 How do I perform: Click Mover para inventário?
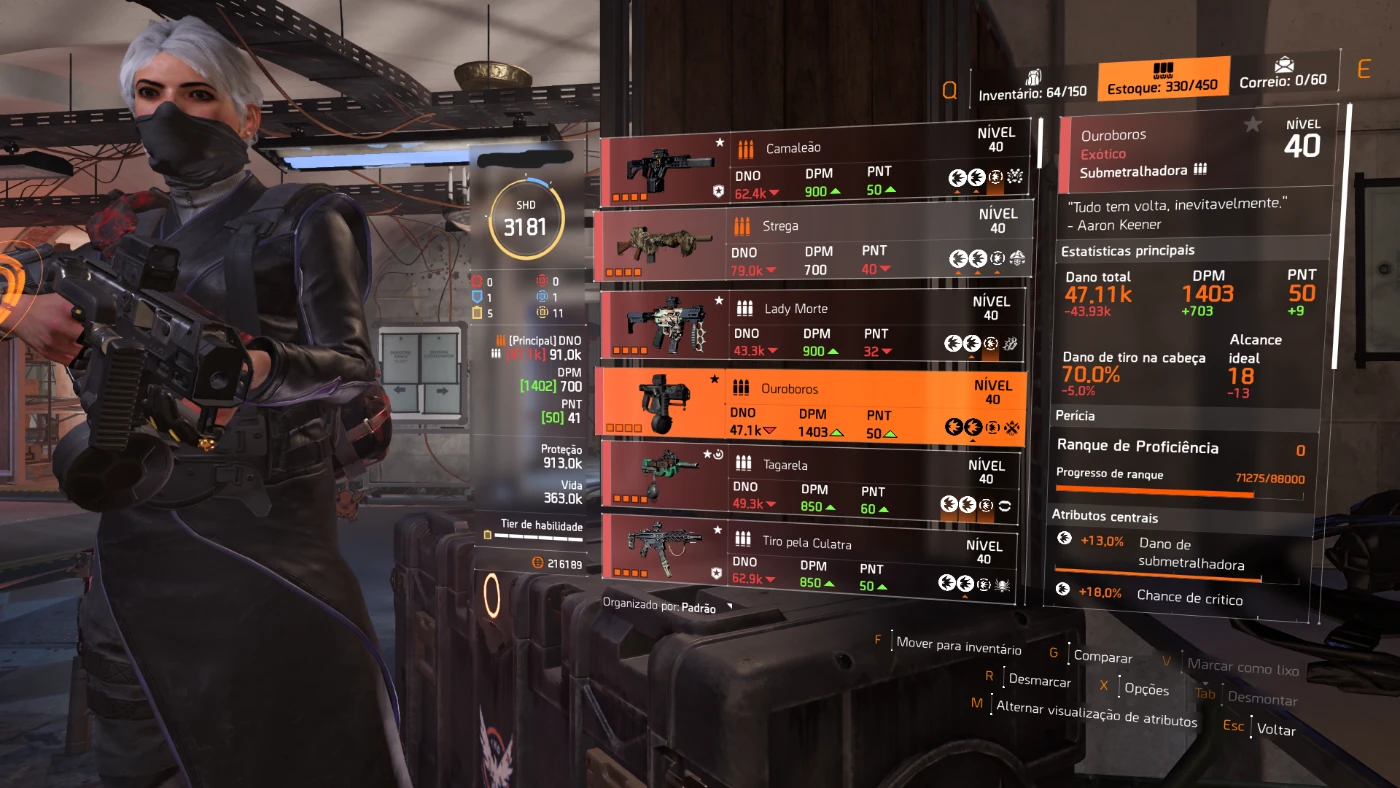tap(958, 647)
